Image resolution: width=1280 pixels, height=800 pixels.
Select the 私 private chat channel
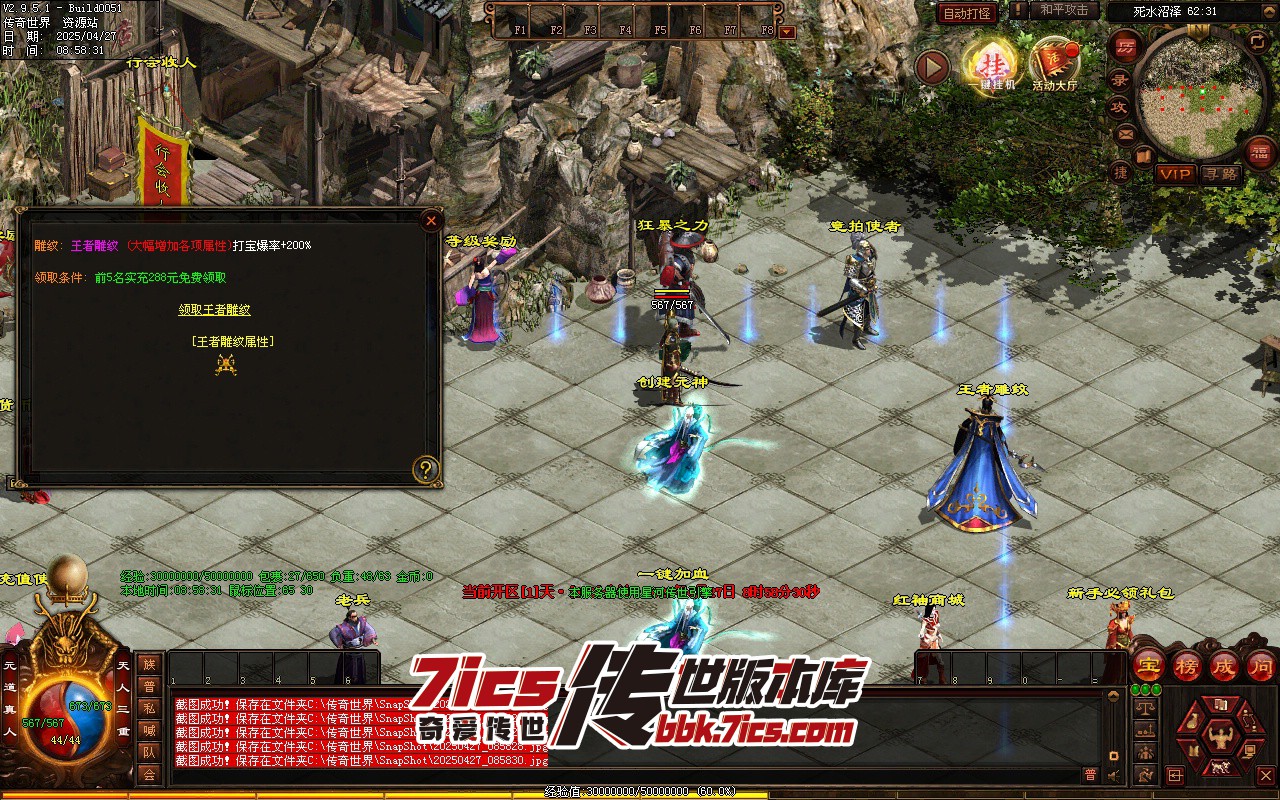pyautogui.click(x=149, y=708)
